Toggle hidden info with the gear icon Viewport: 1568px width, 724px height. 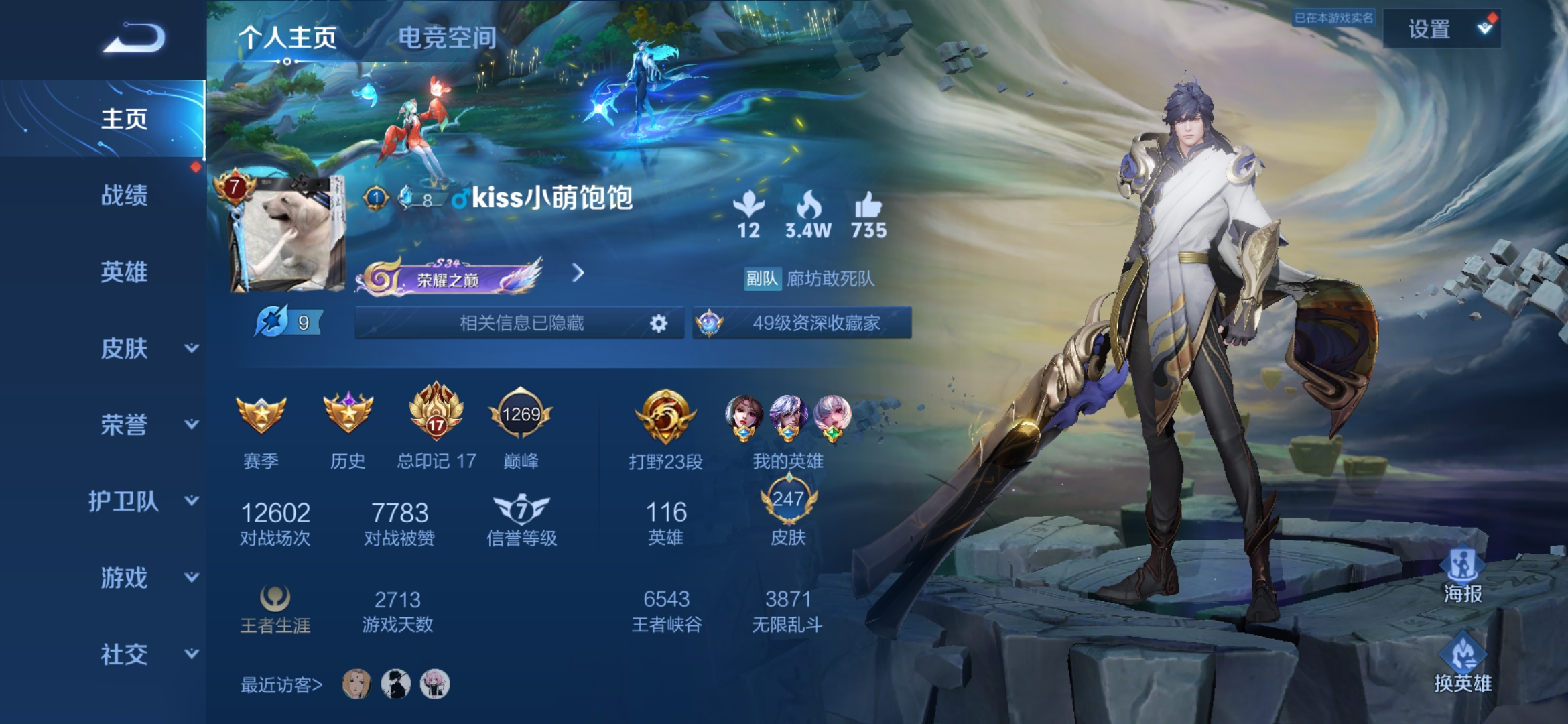point(659,323)
